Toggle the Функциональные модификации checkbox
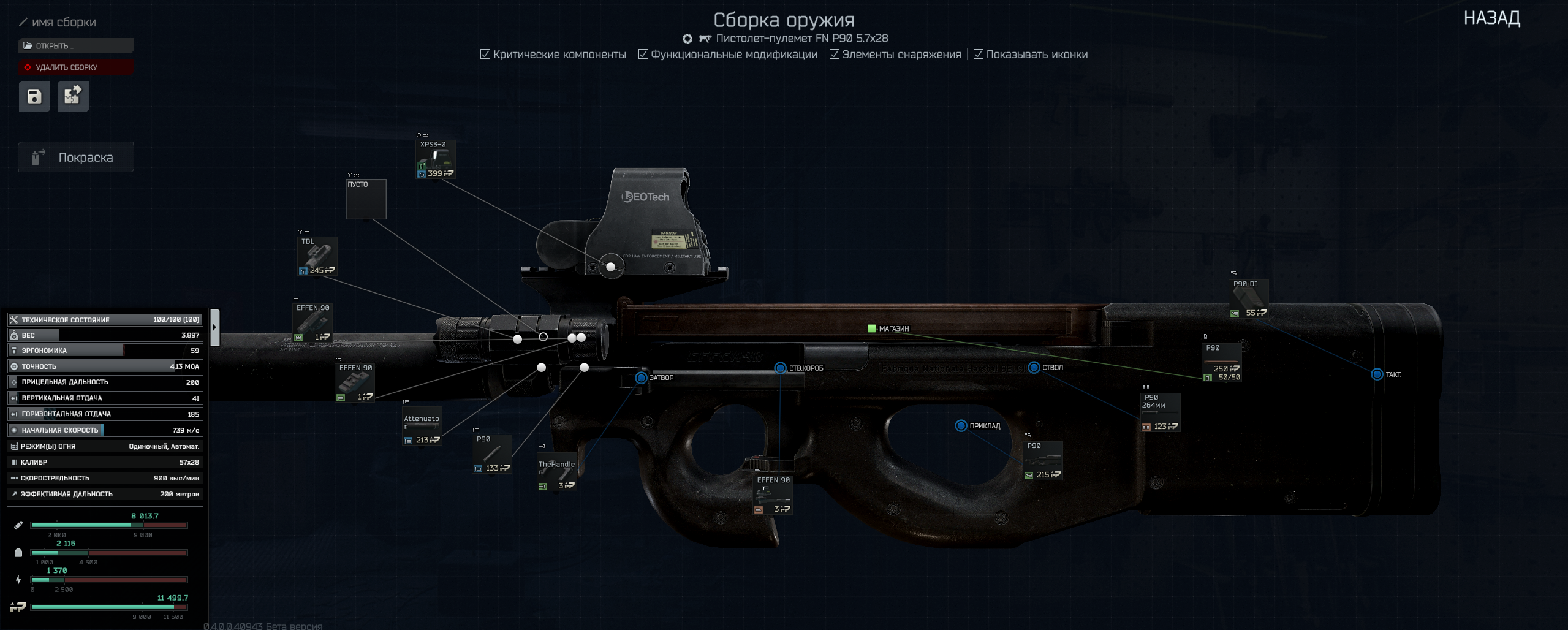Image resolution: width=1568 pixels, height=630 pixels. [x=643, y=55]
